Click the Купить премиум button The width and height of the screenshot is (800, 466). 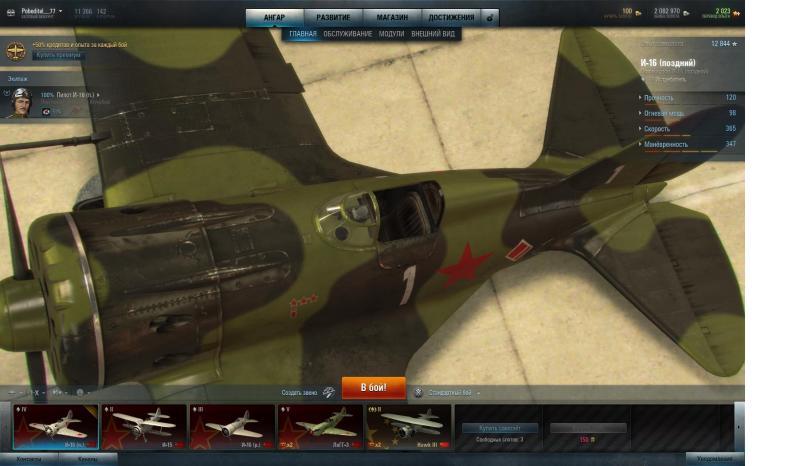(x=58, y=56)
